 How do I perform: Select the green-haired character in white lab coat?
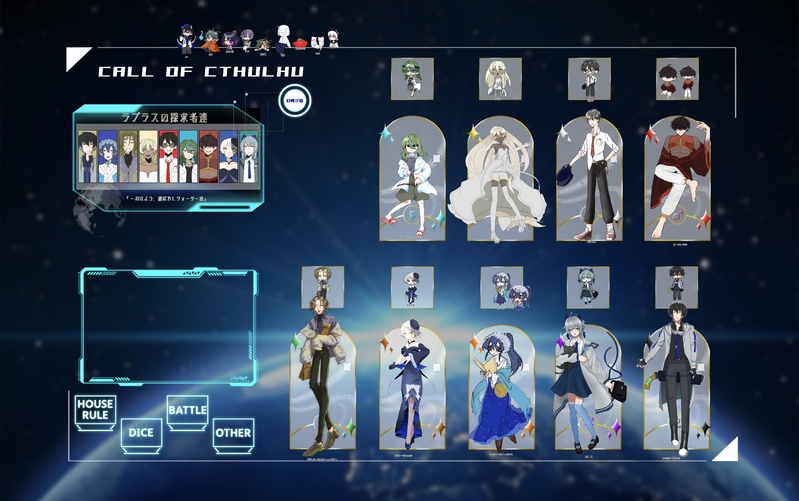tap(412, 178)
